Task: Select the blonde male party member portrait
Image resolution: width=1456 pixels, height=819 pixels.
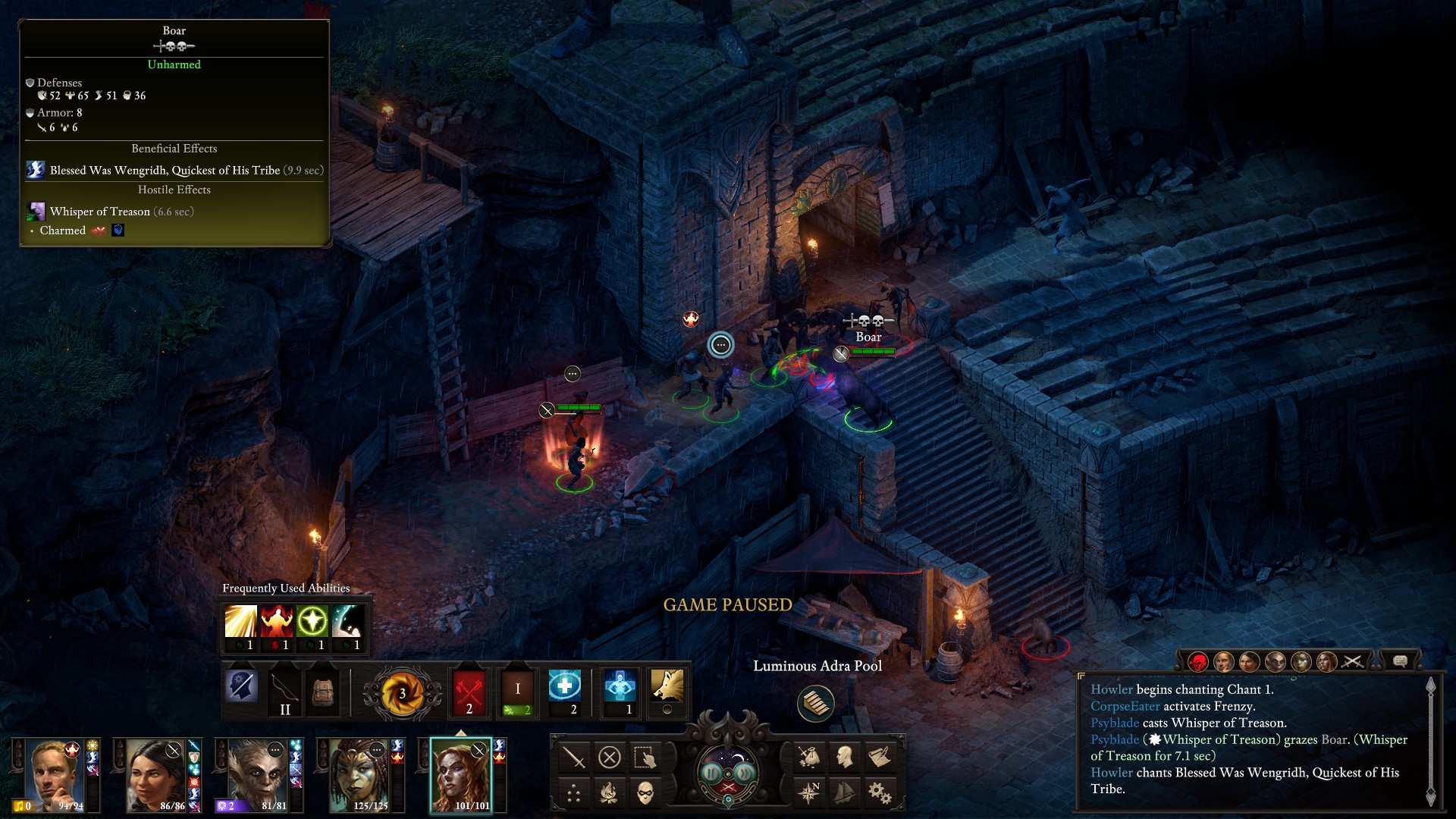Action: tap(55, 775)
